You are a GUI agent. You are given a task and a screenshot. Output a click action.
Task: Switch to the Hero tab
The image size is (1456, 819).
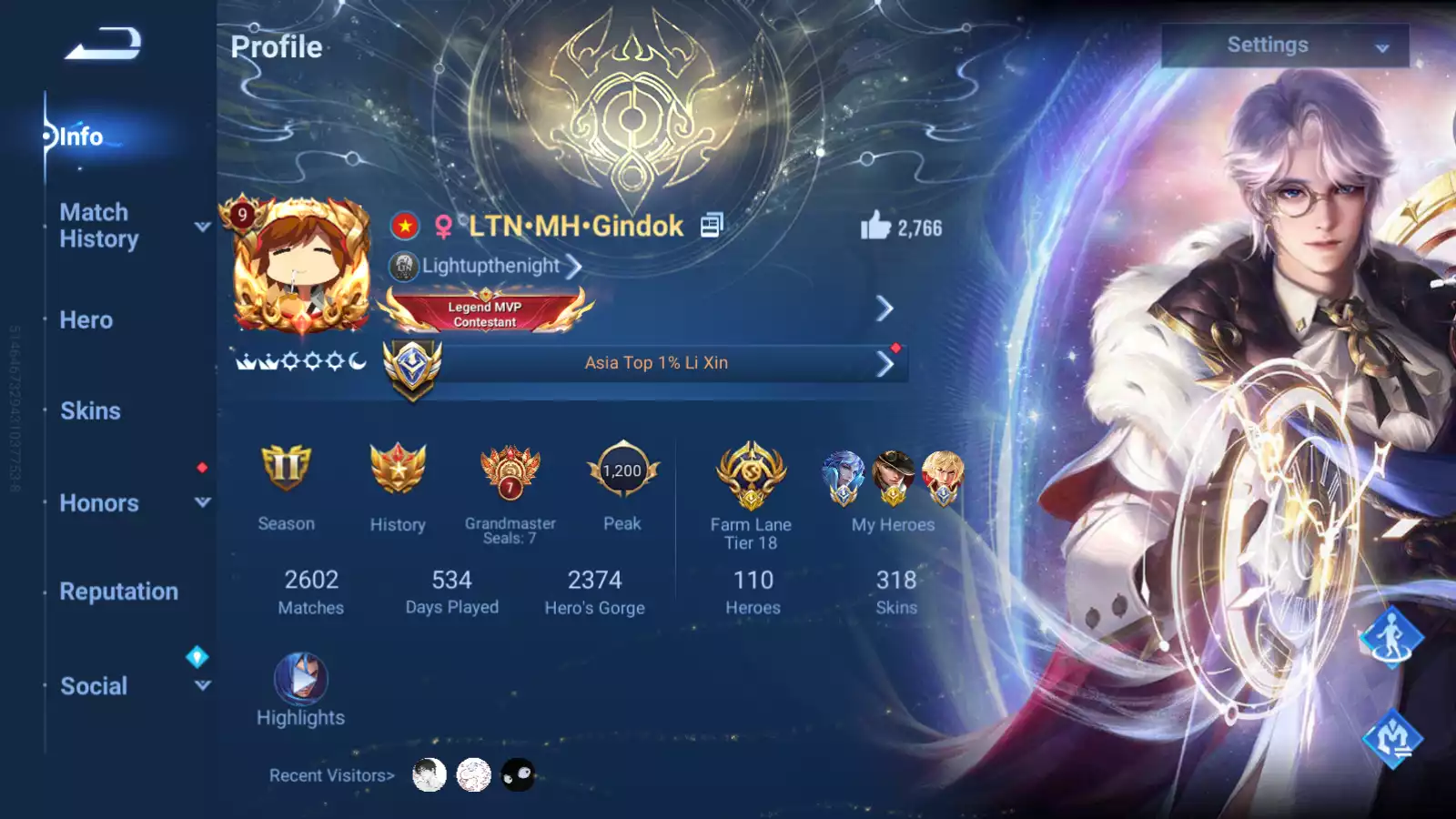86,320
